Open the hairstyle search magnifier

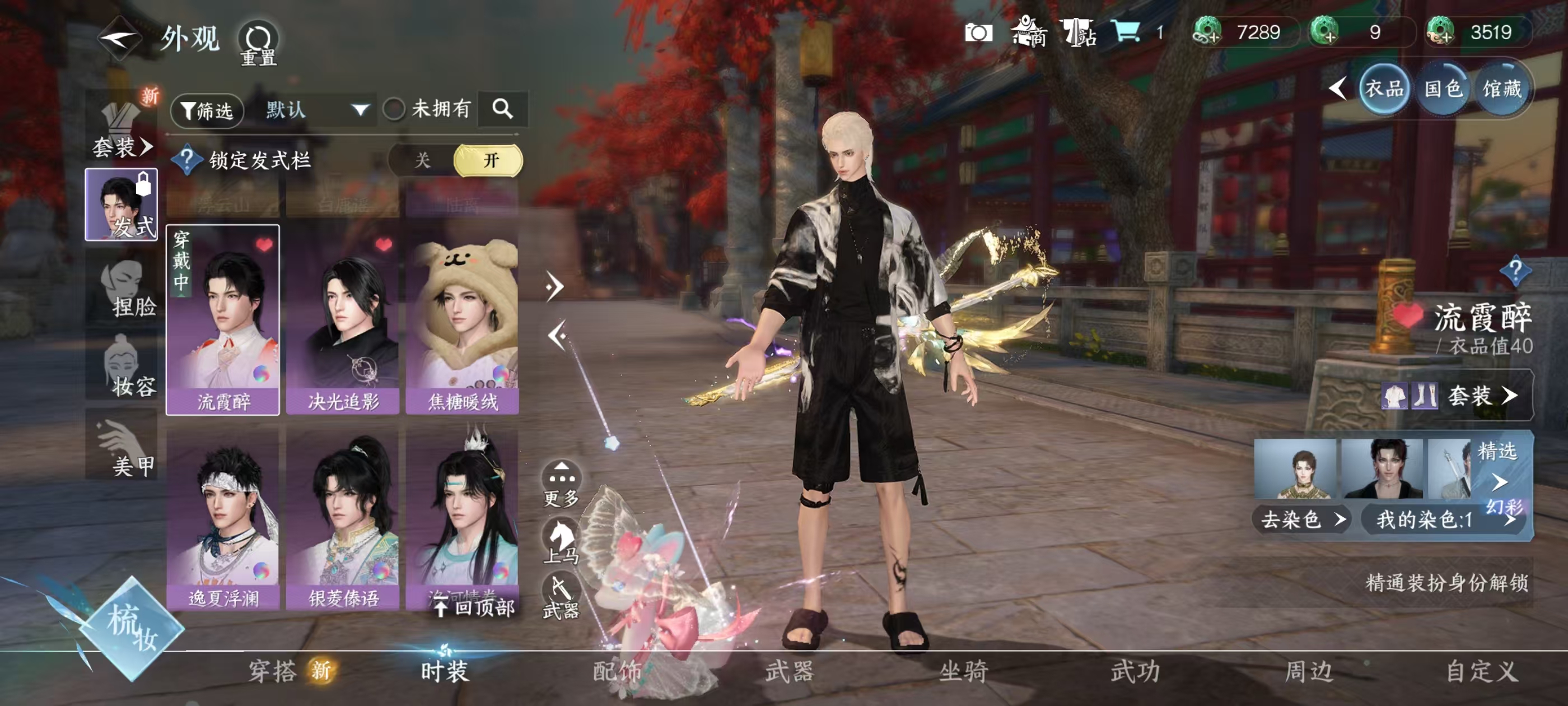(x=502, y=109)
